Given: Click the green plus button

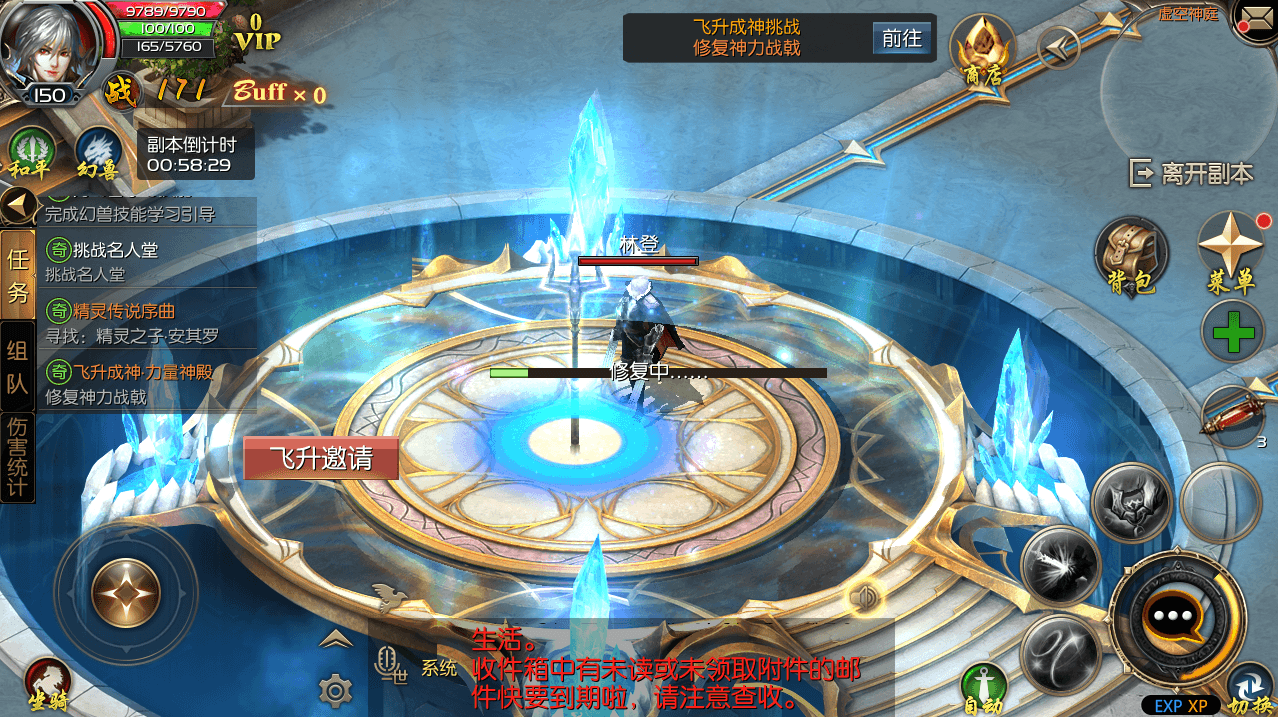Looking at the screenshot, I should point(1233,331).
